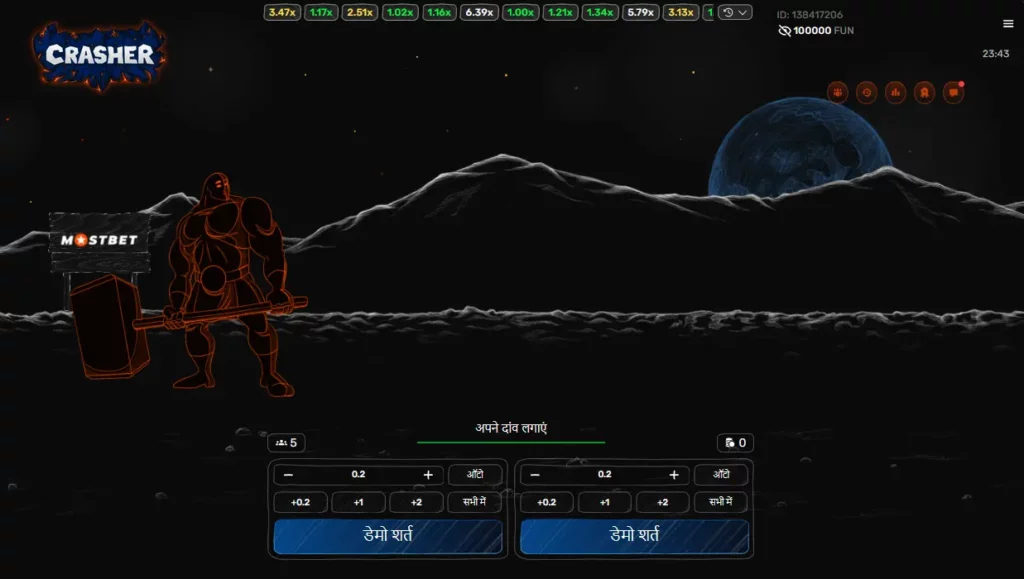Add +2 to the right bet
Viewport: 1024px width, 579px height.
click(662, 502)
